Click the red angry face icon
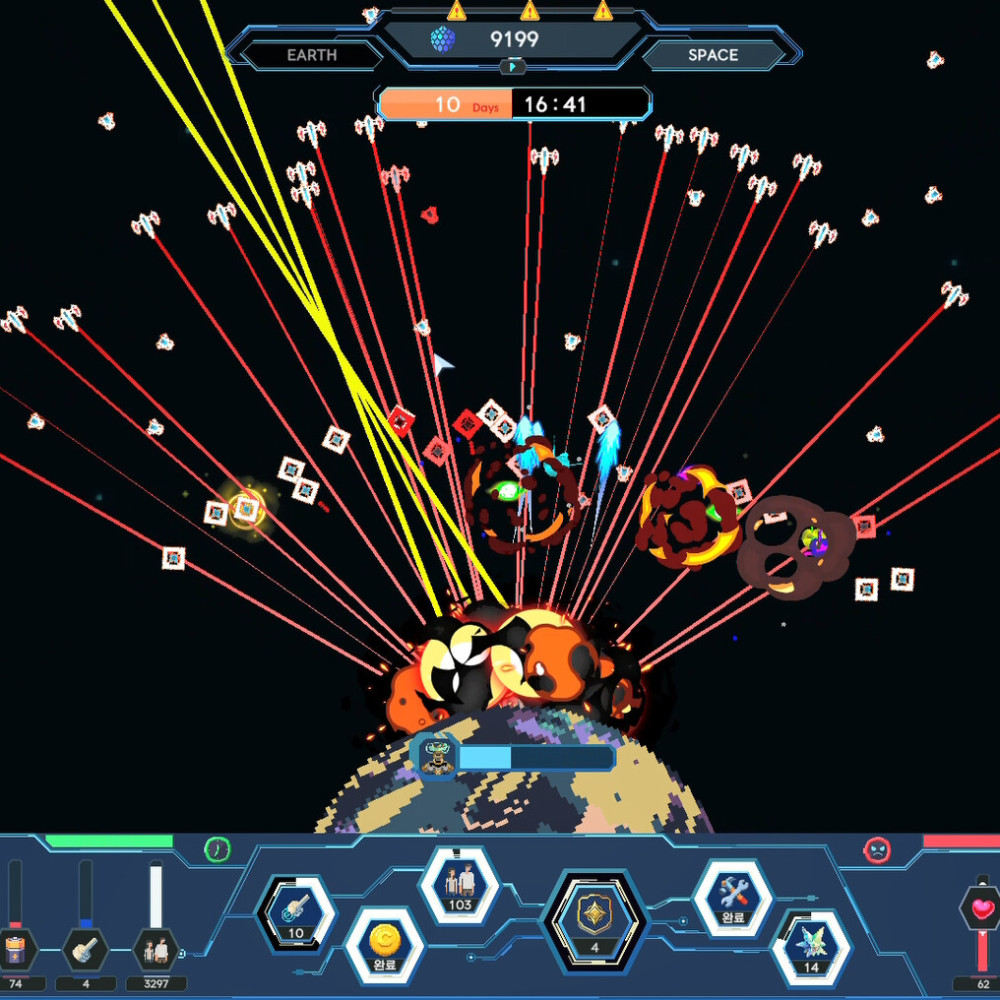The height and width of the screenshot is (1000, 1000). (877, 850)
